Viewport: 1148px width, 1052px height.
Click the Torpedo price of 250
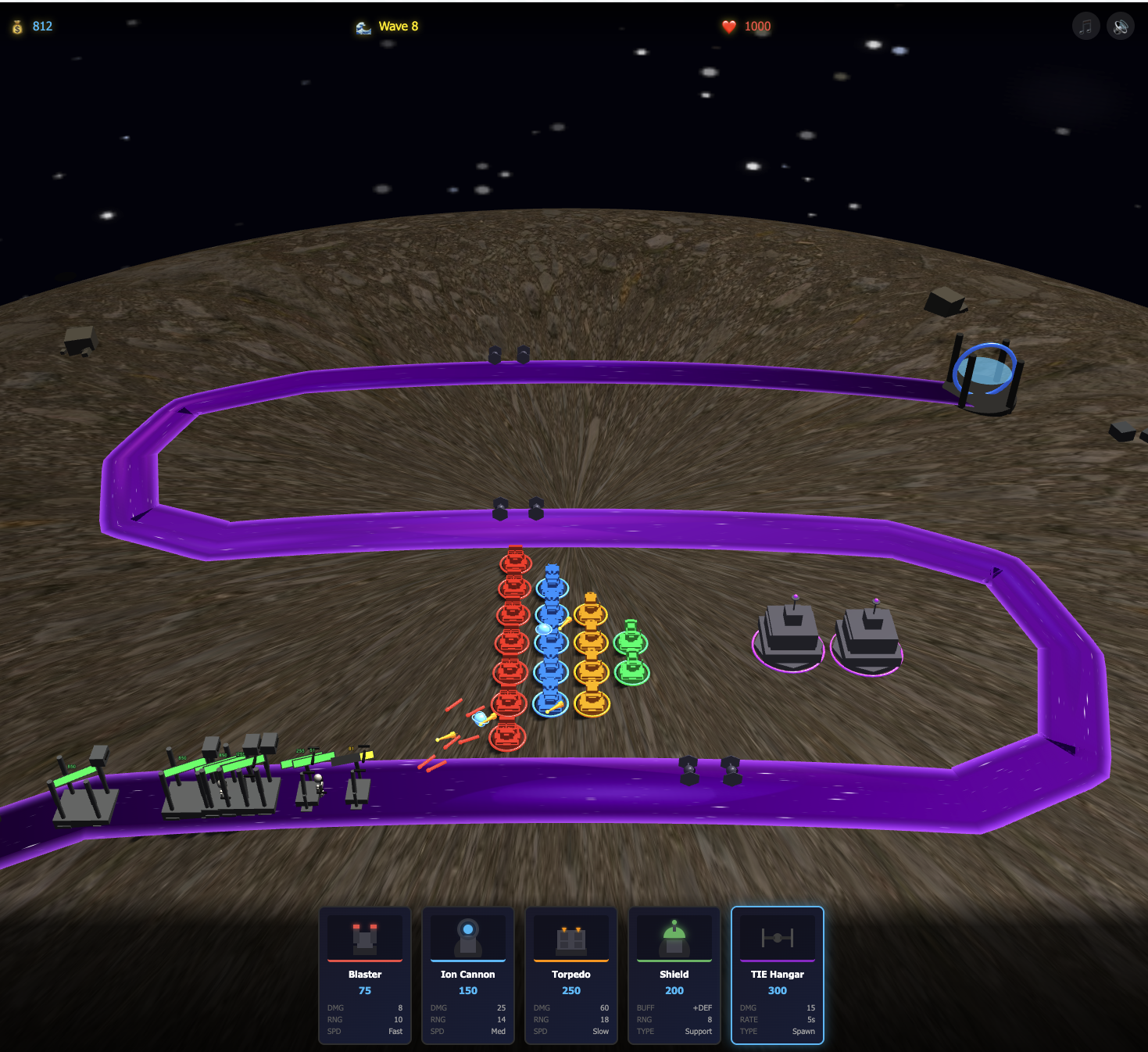point(570,990)
